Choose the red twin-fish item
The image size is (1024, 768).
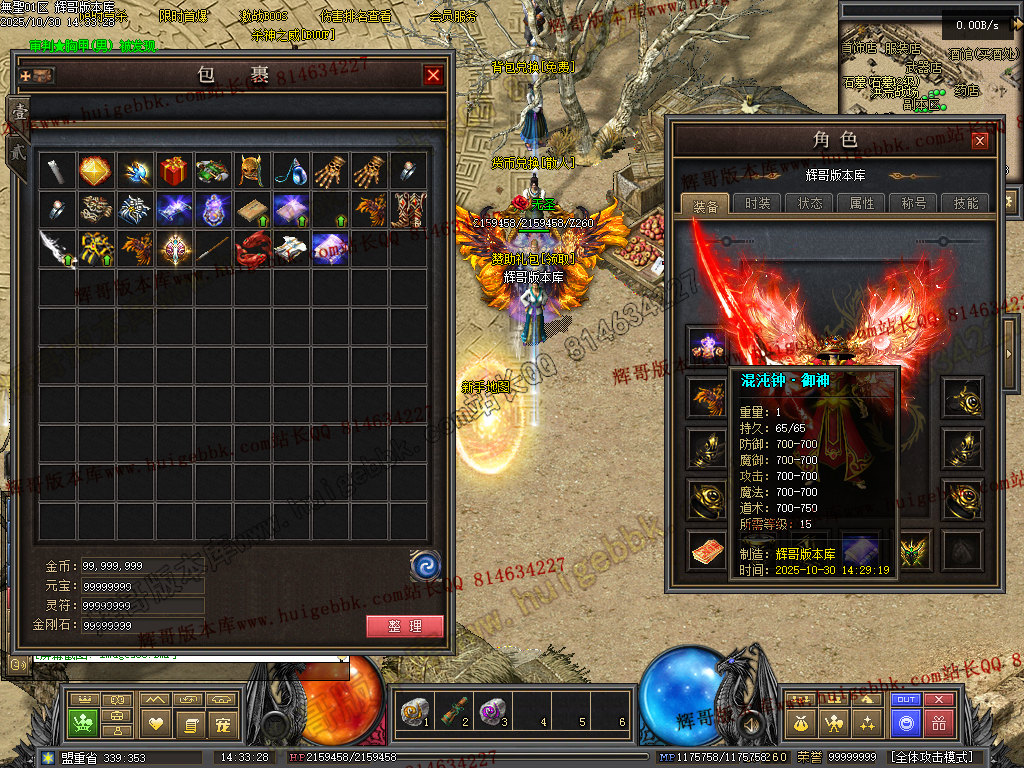pos(251,248)
